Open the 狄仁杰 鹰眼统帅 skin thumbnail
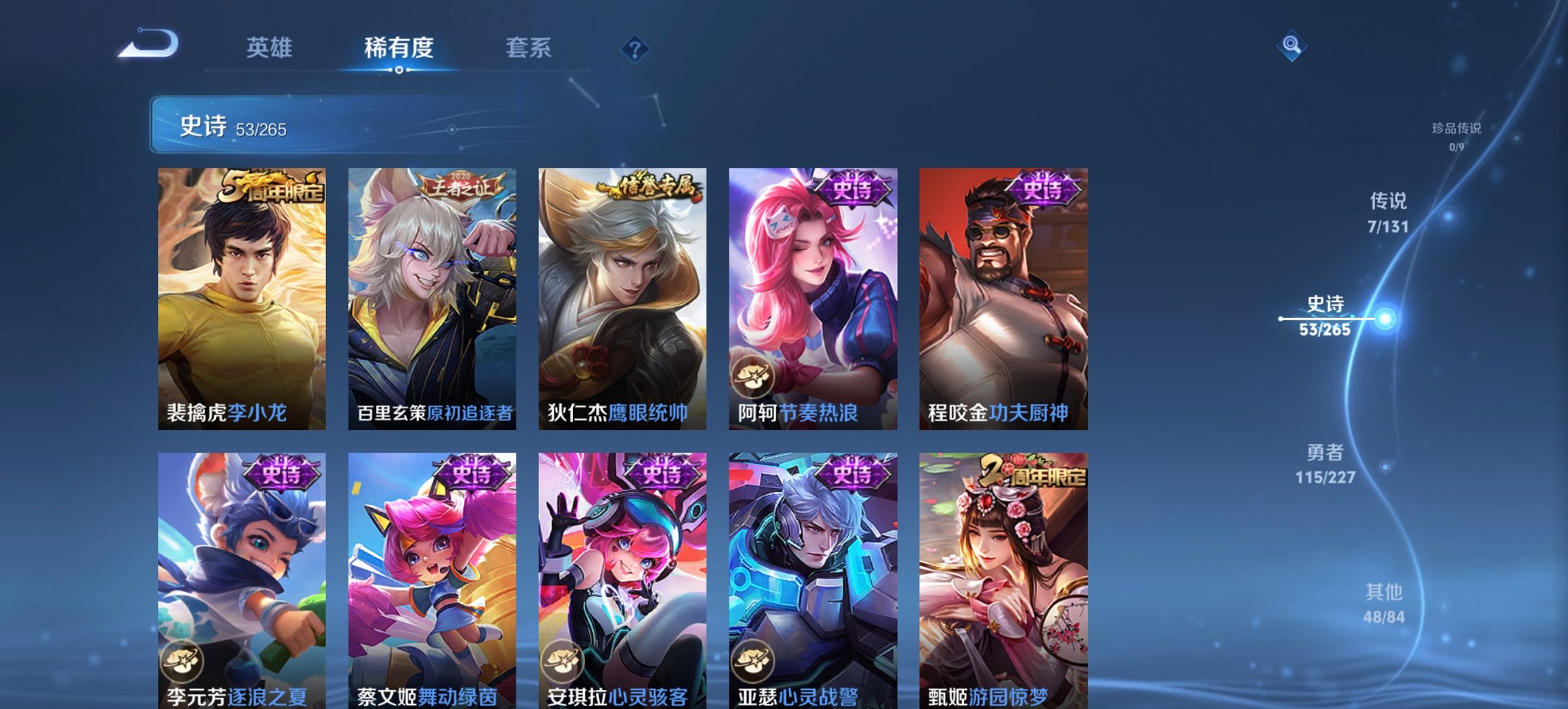 click(624, 294)
